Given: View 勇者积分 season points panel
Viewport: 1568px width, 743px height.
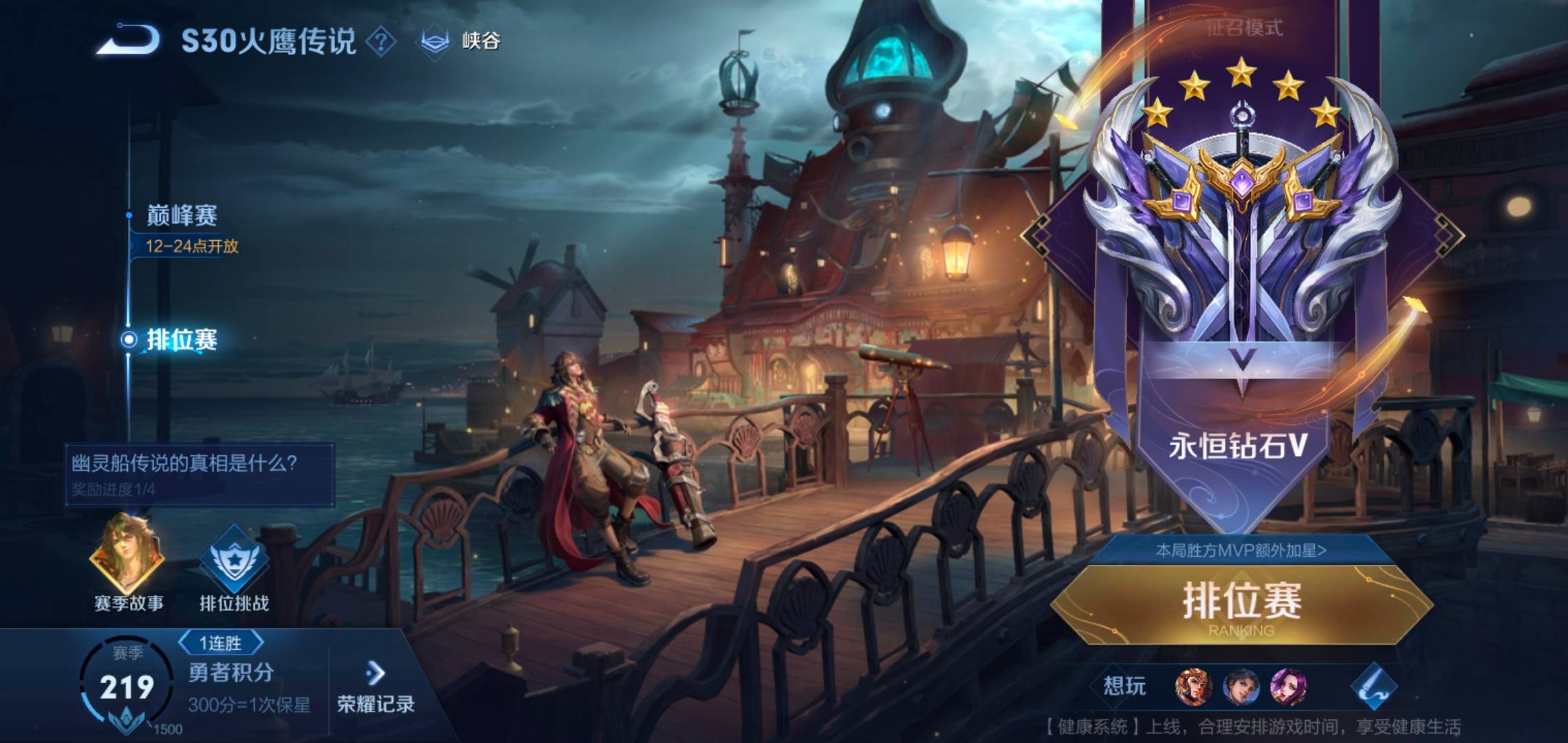Looking at the screenshot, I should coord(230,673).
